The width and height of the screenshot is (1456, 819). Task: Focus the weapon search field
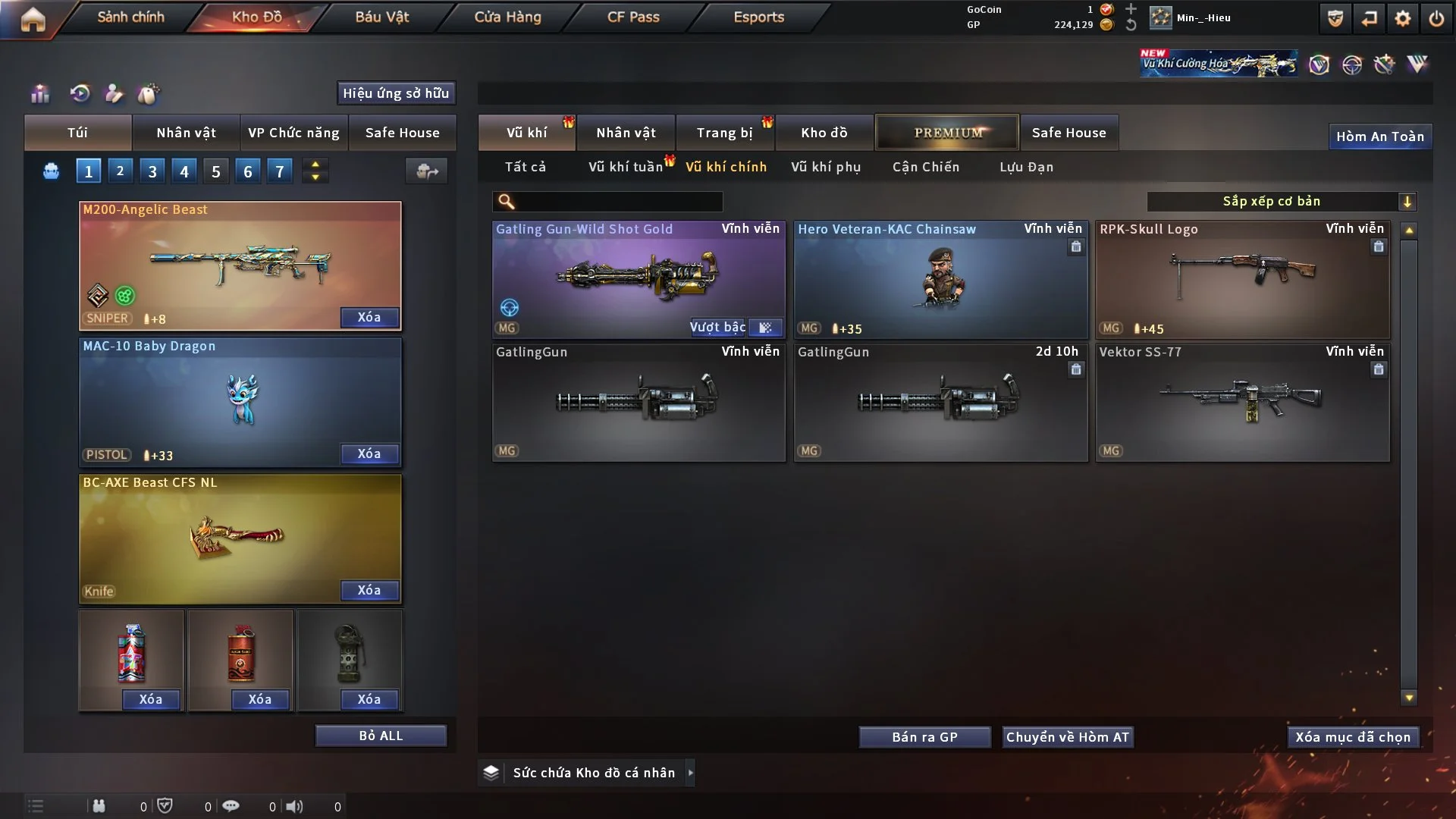coord(618,201)
